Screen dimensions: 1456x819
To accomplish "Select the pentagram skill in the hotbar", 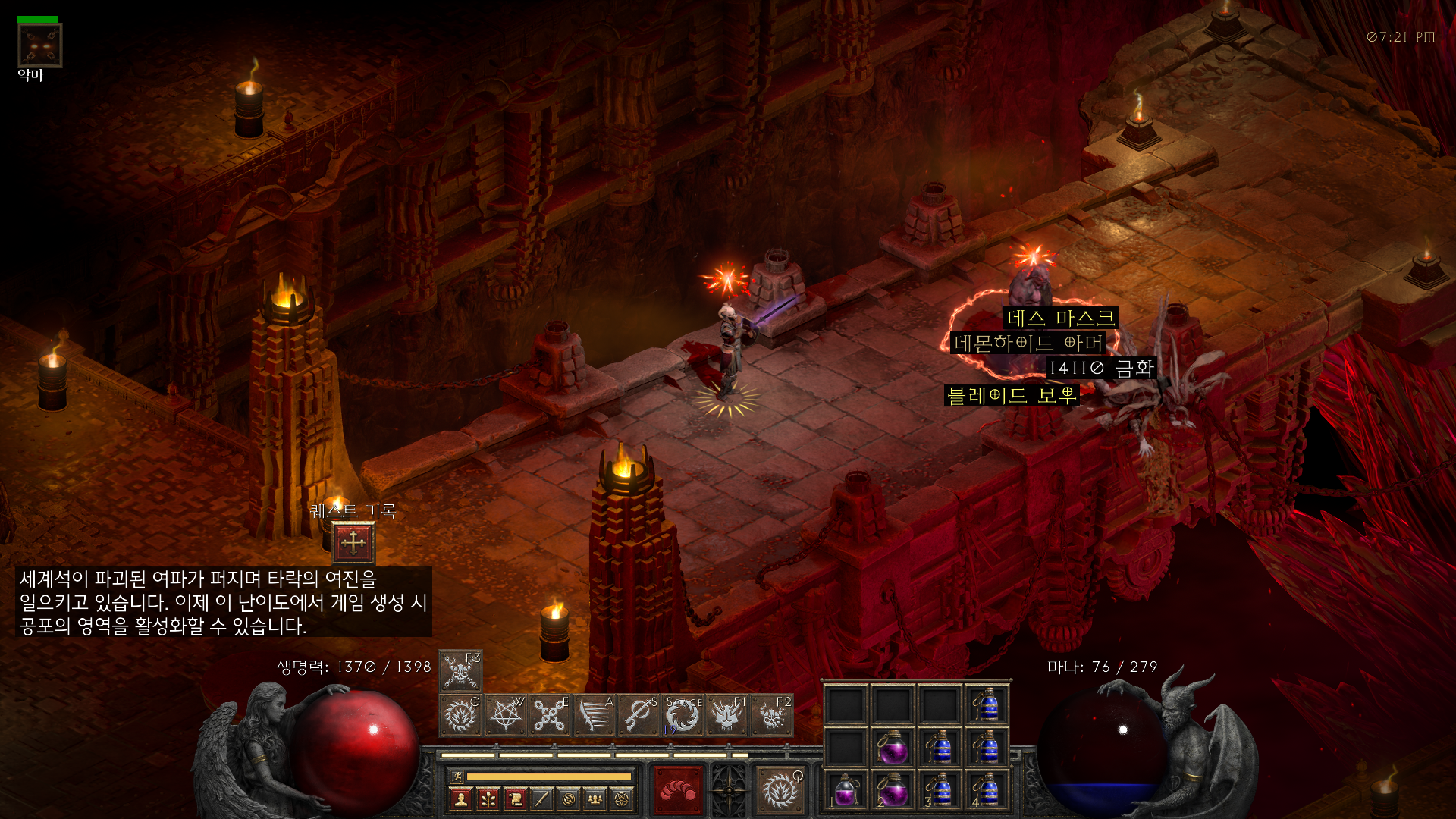I will [x=505, y=715].
